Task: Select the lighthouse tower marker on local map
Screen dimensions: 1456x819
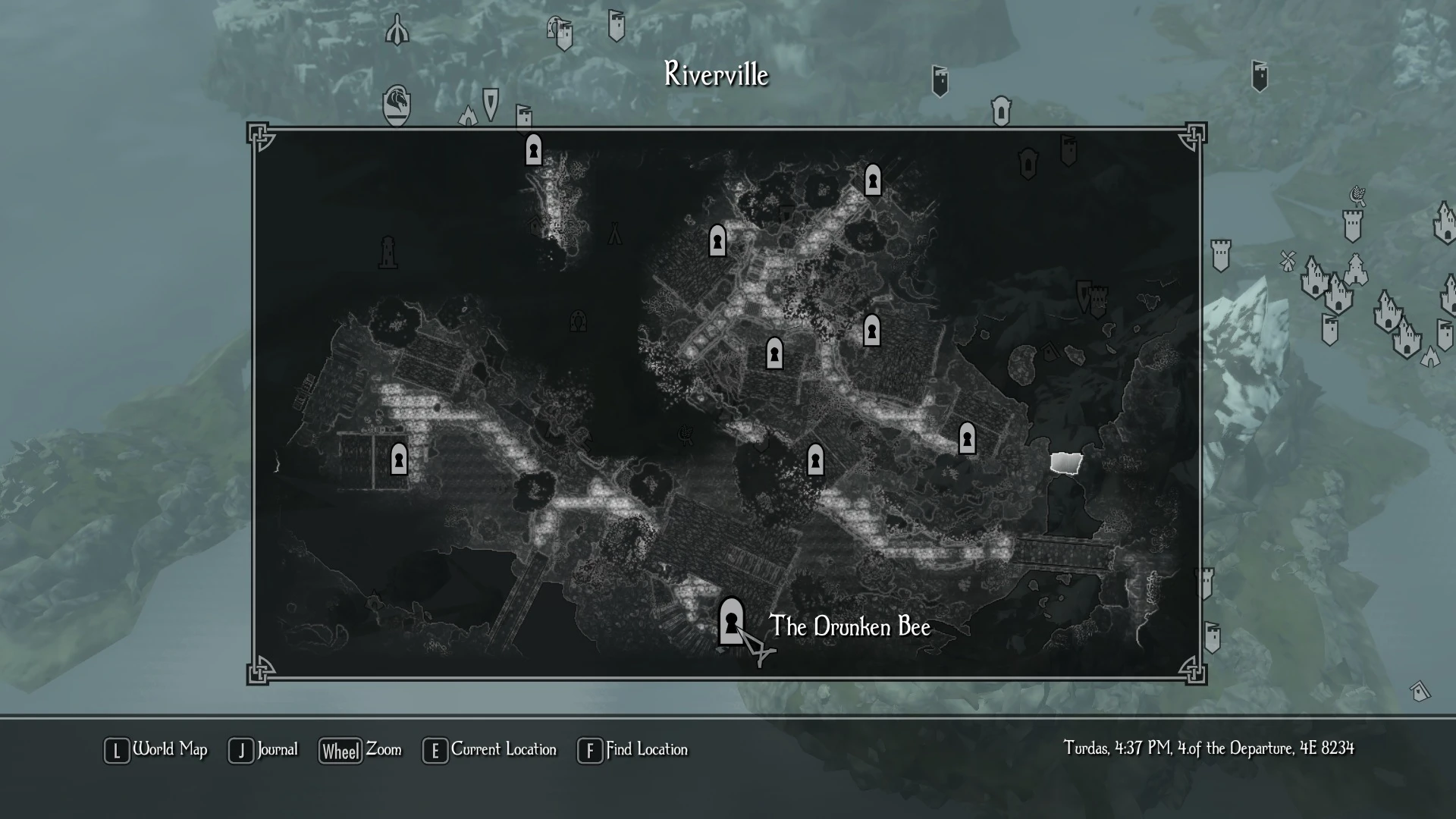Action: pyautogui.click(x=388, y=251)
